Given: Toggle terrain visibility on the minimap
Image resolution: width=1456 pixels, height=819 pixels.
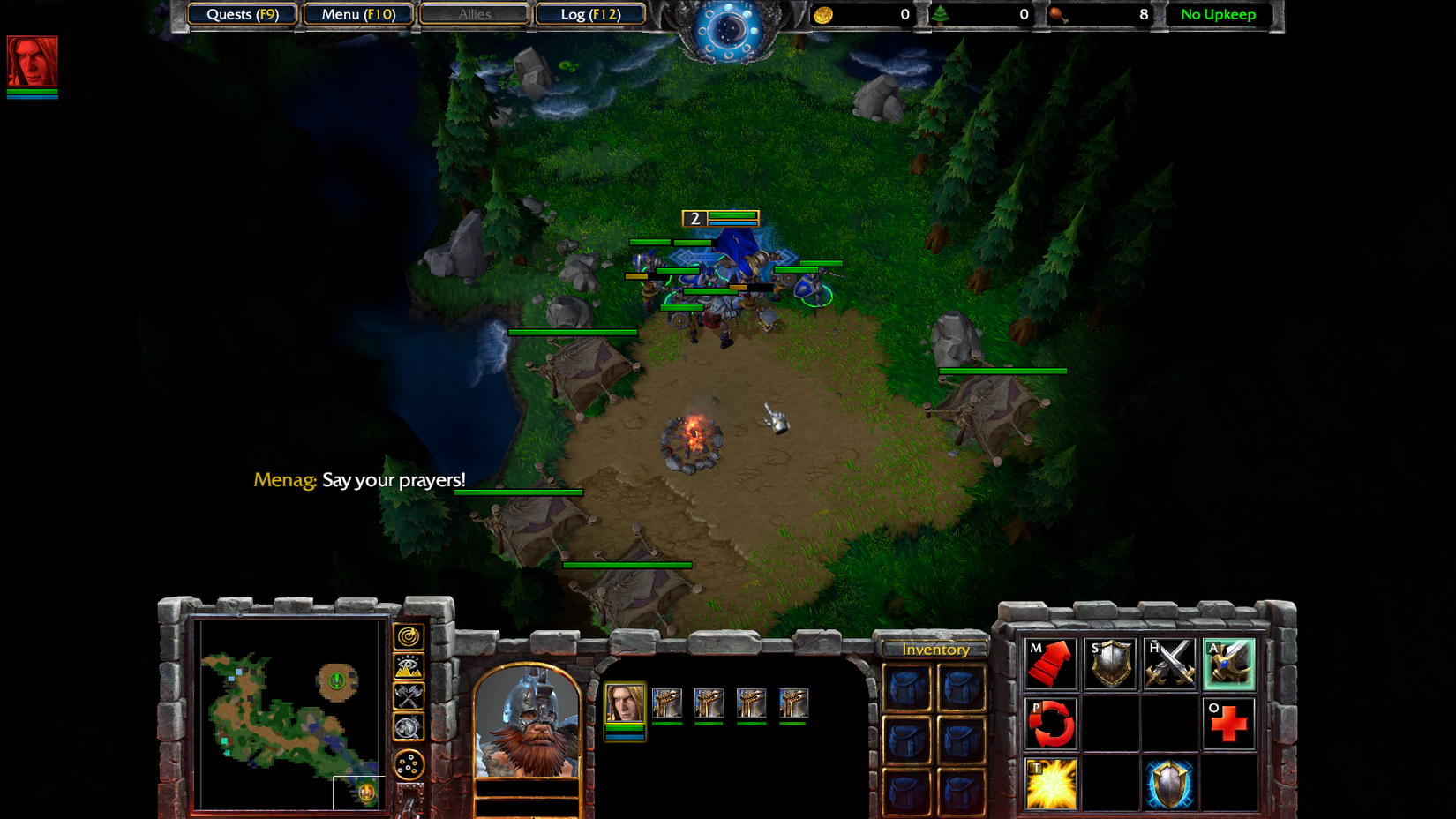Looking at the screenshot, I should [408, 666].
